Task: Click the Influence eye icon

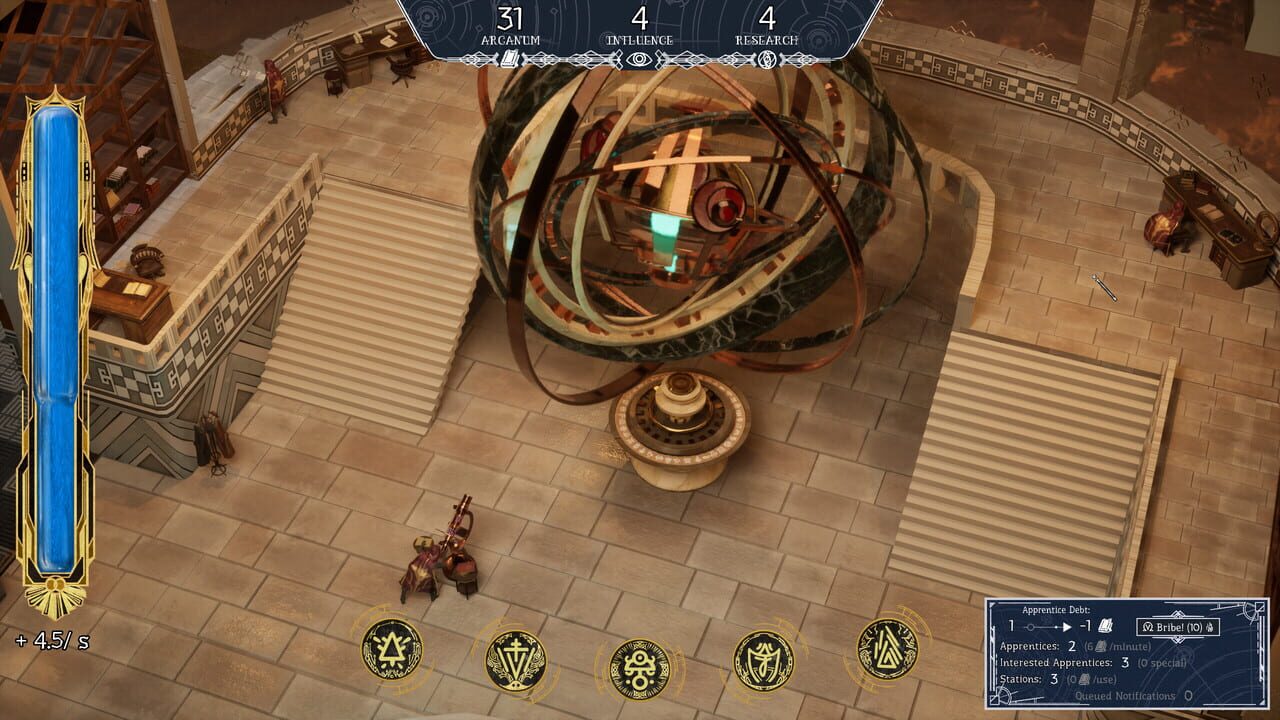Action: point(638,59)
